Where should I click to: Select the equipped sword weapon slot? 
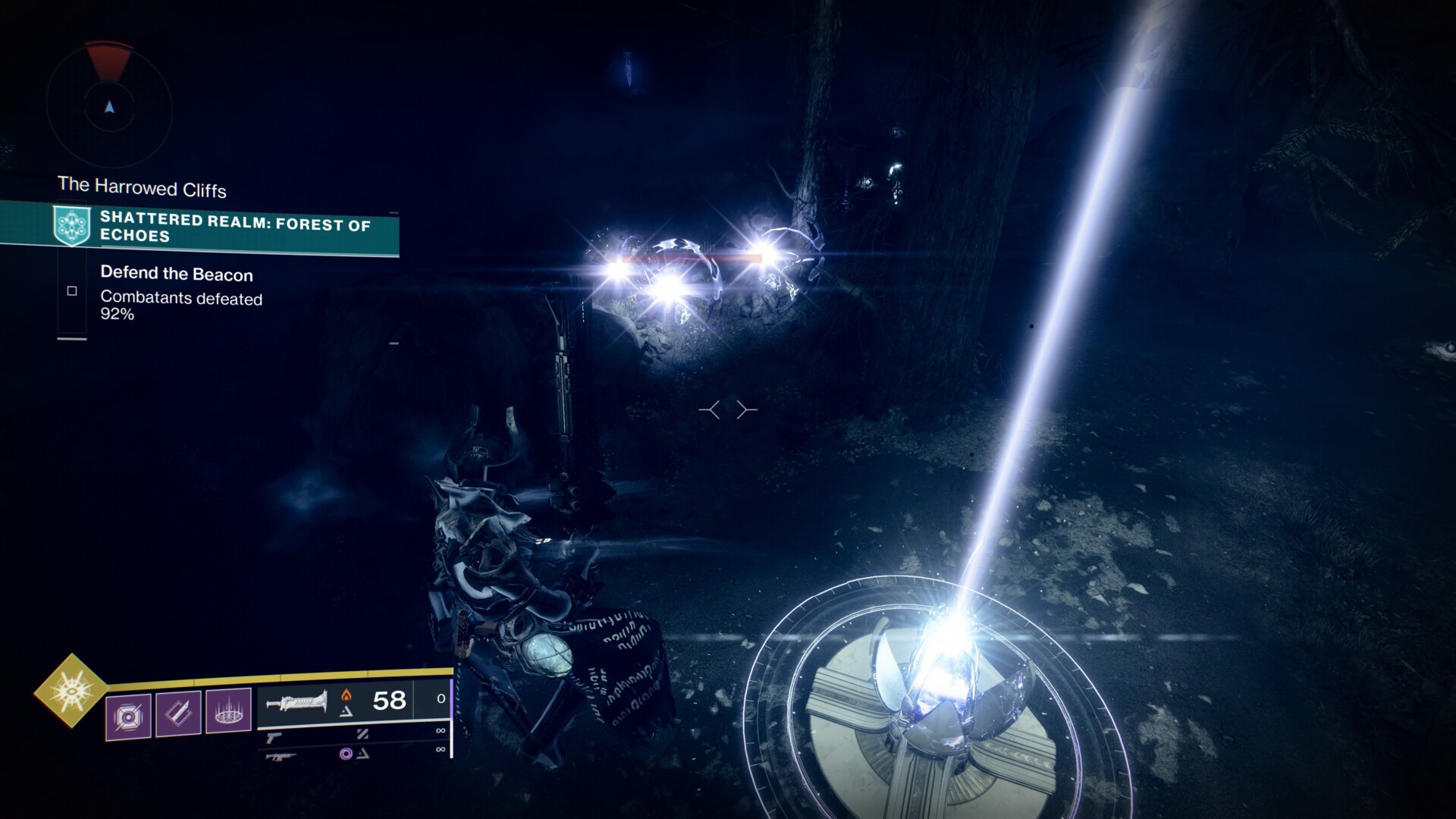pos(297,701)
